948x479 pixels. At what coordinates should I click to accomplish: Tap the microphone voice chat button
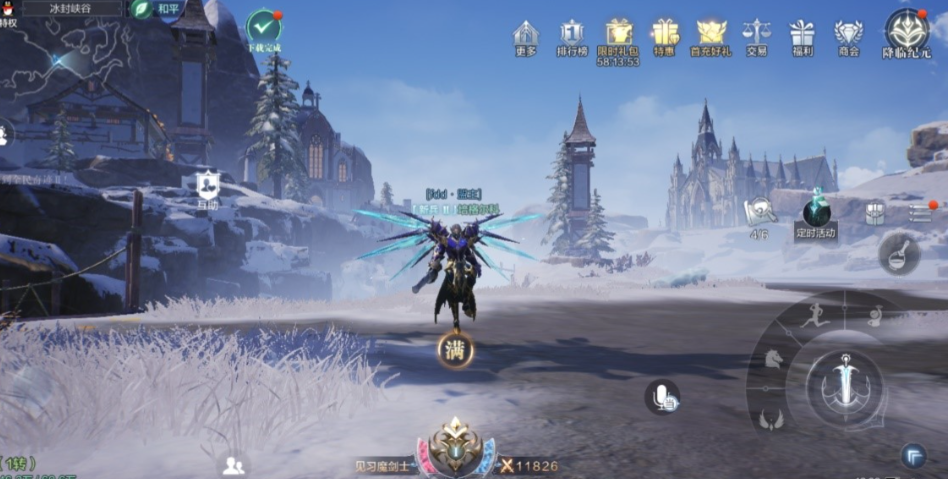click(x=661, y=397)
